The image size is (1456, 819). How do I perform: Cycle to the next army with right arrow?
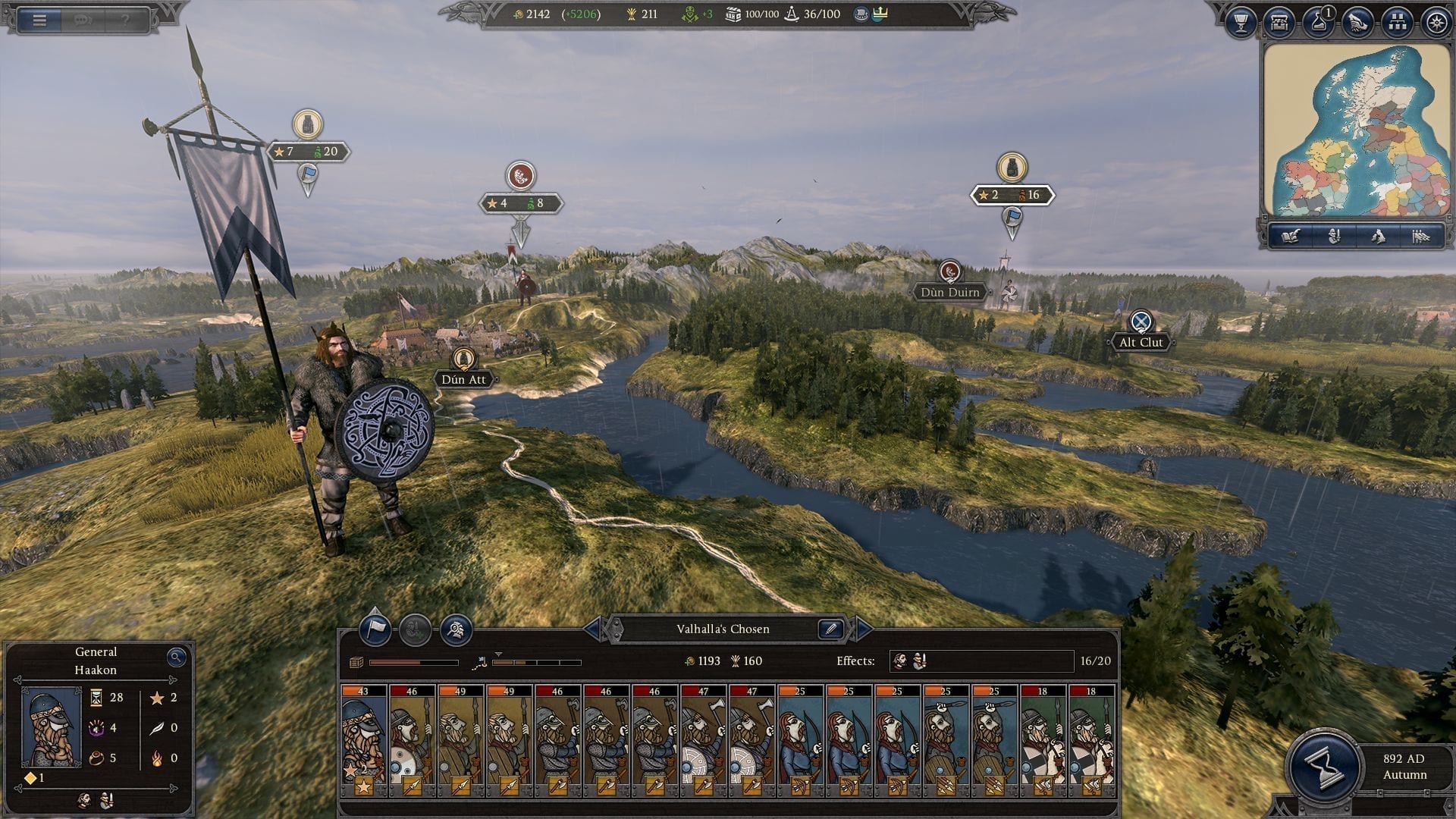click(863, 629)
